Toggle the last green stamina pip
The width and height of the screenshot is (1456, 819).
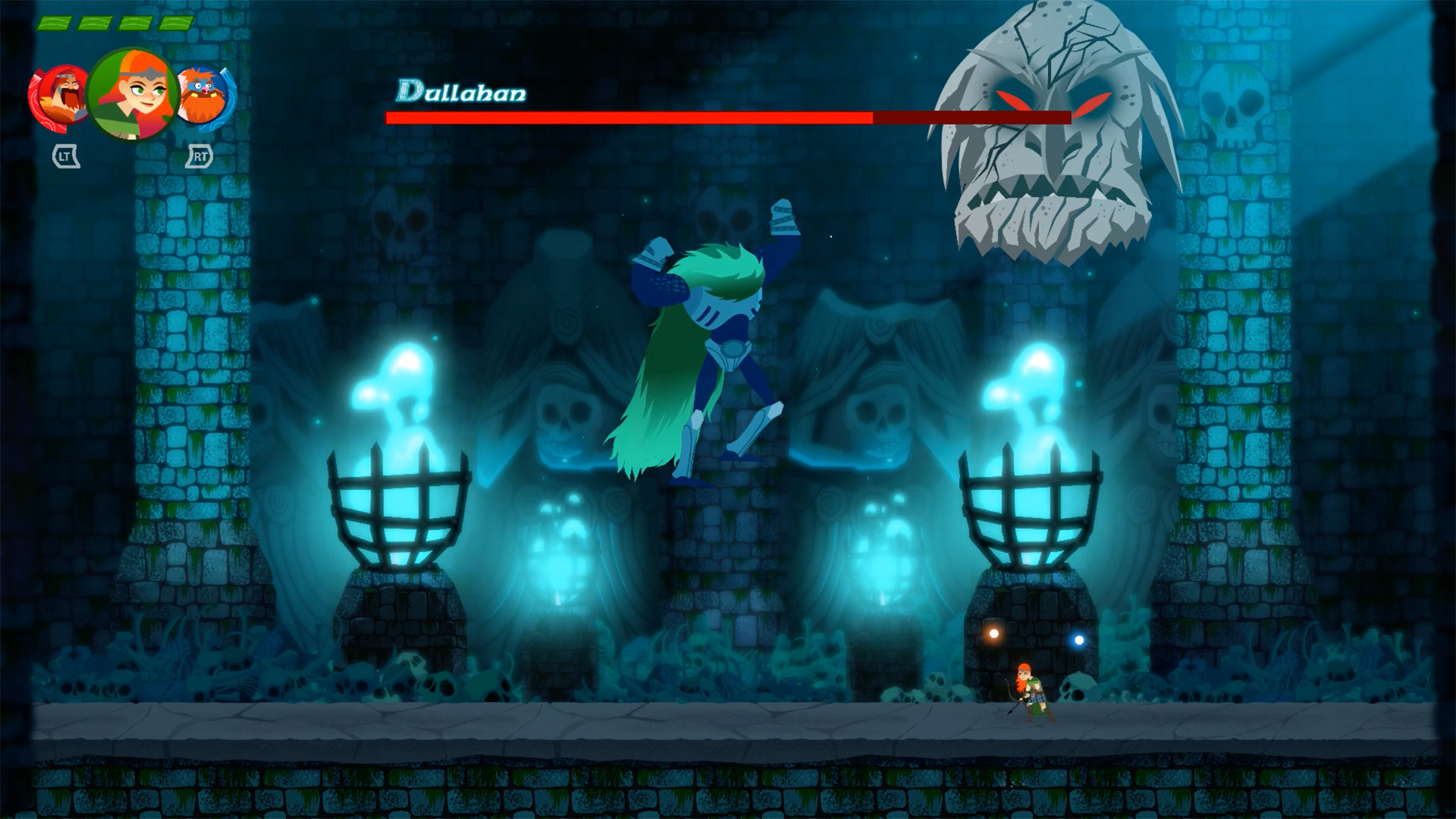pyautogui.click(x=175, y=23)
